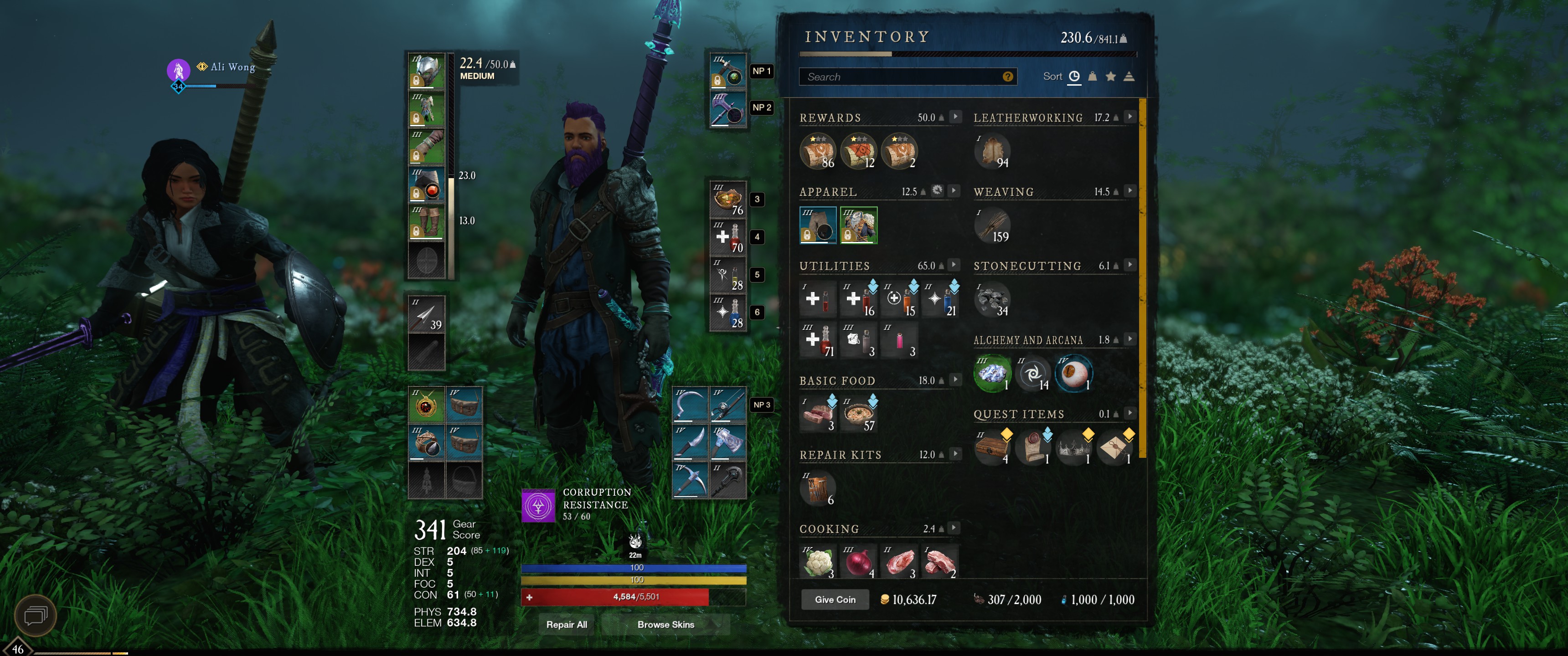
Task: Click the pickaxe tool slot
Action: 690,480
